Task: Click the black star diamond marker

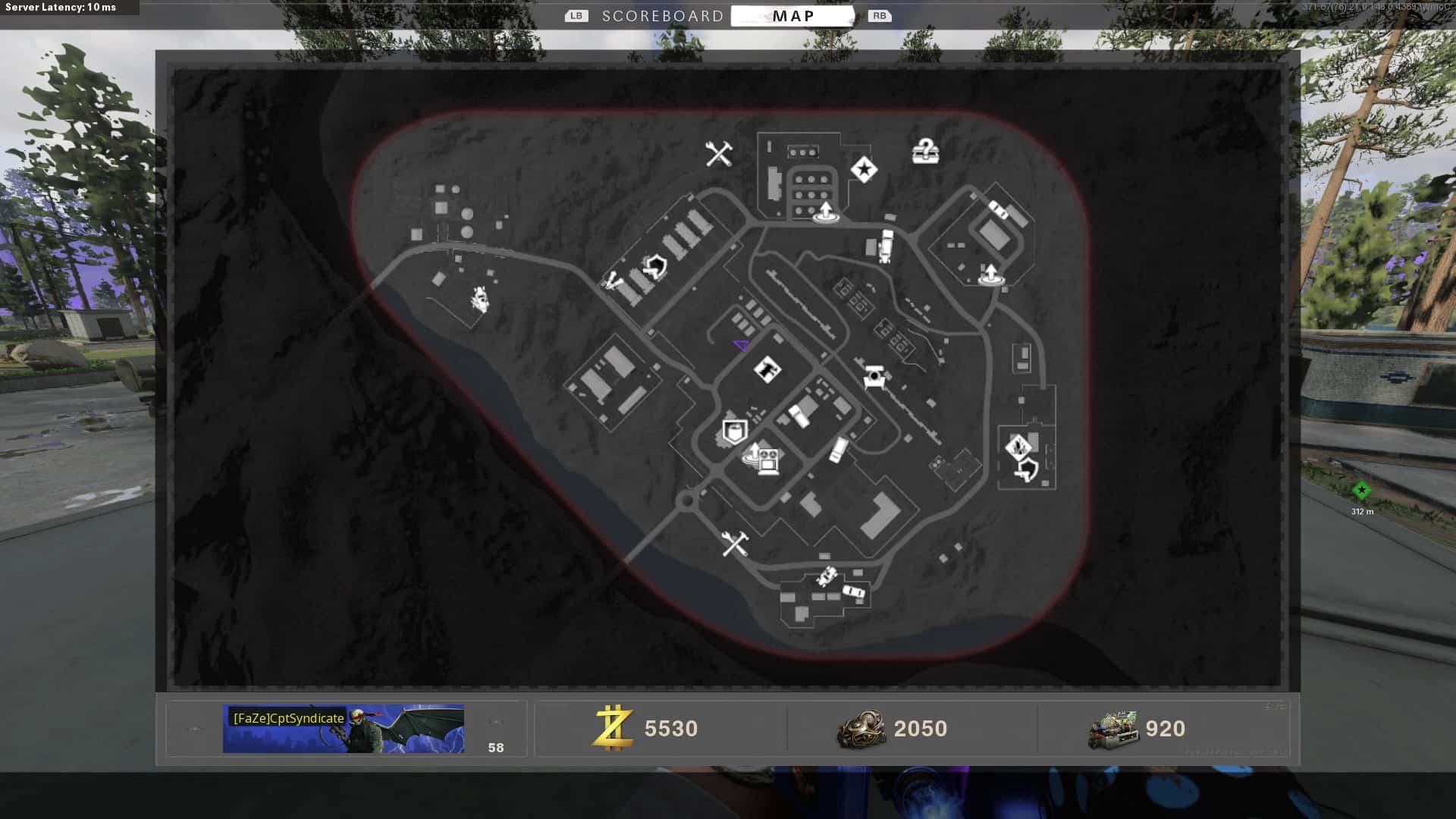Action: (864, 170)
